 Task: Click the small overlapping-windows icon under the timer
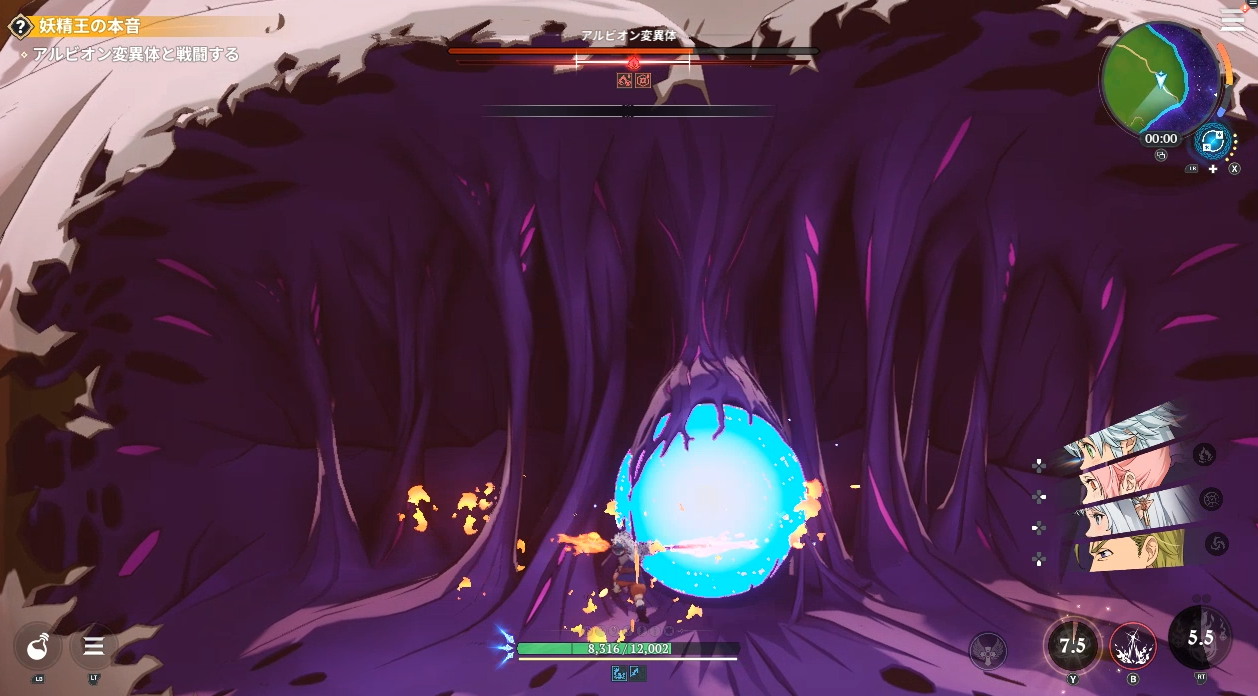[x=1161, y=155]
